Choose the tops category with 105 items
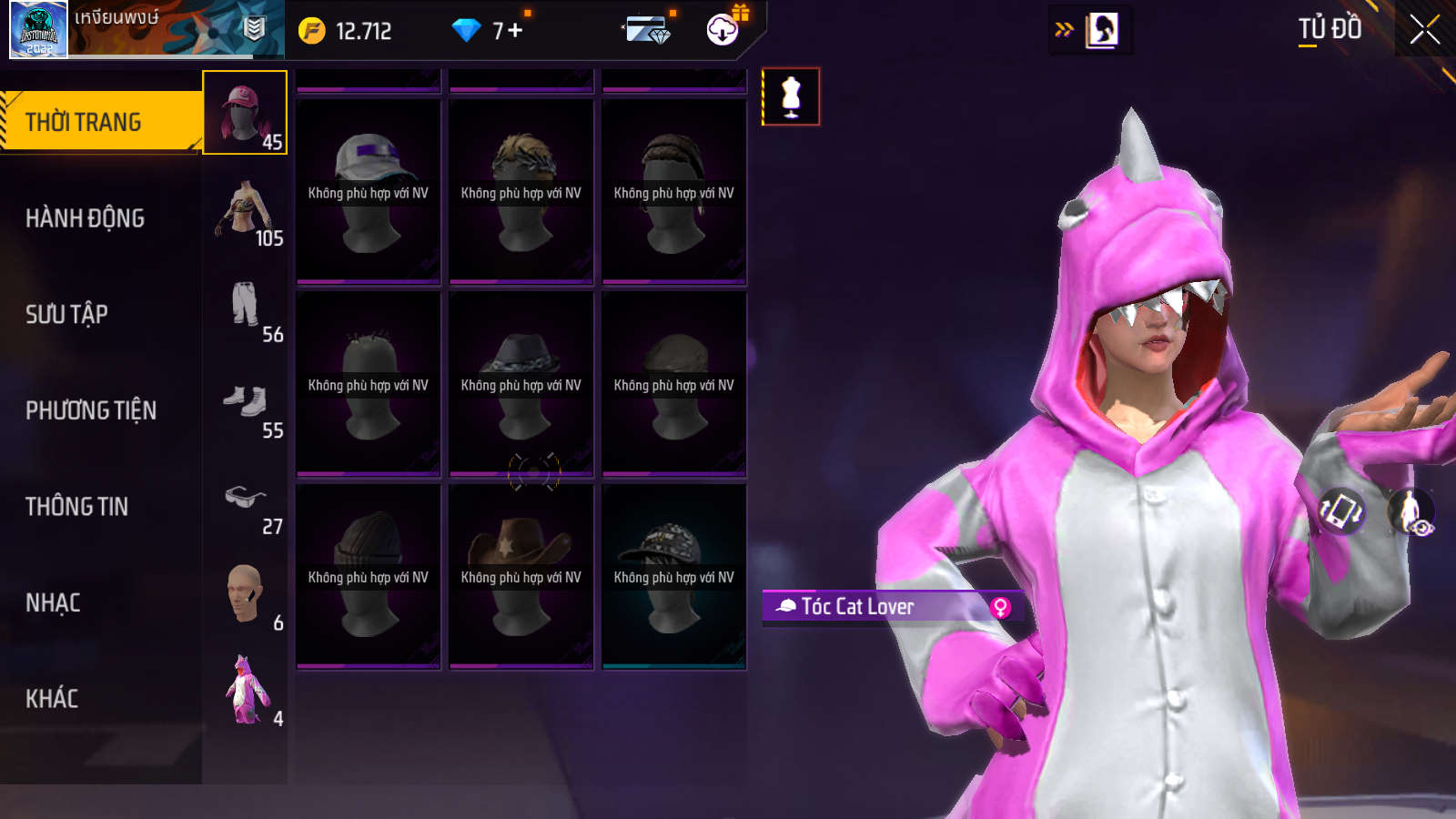The image size is (1456, 819). click(x=245, y=209)
